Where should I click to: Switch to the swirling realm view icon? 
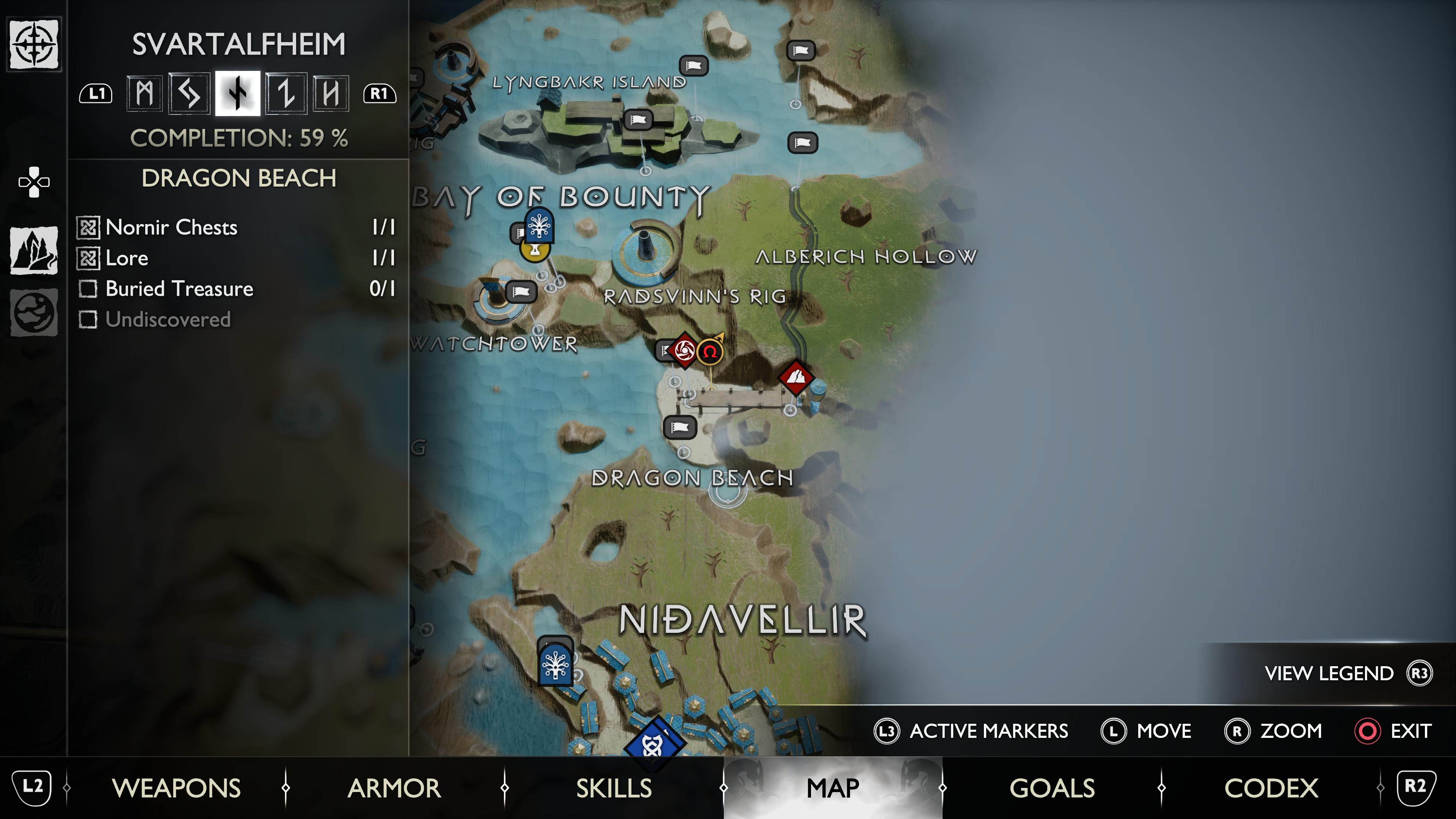tap(34, 312)
